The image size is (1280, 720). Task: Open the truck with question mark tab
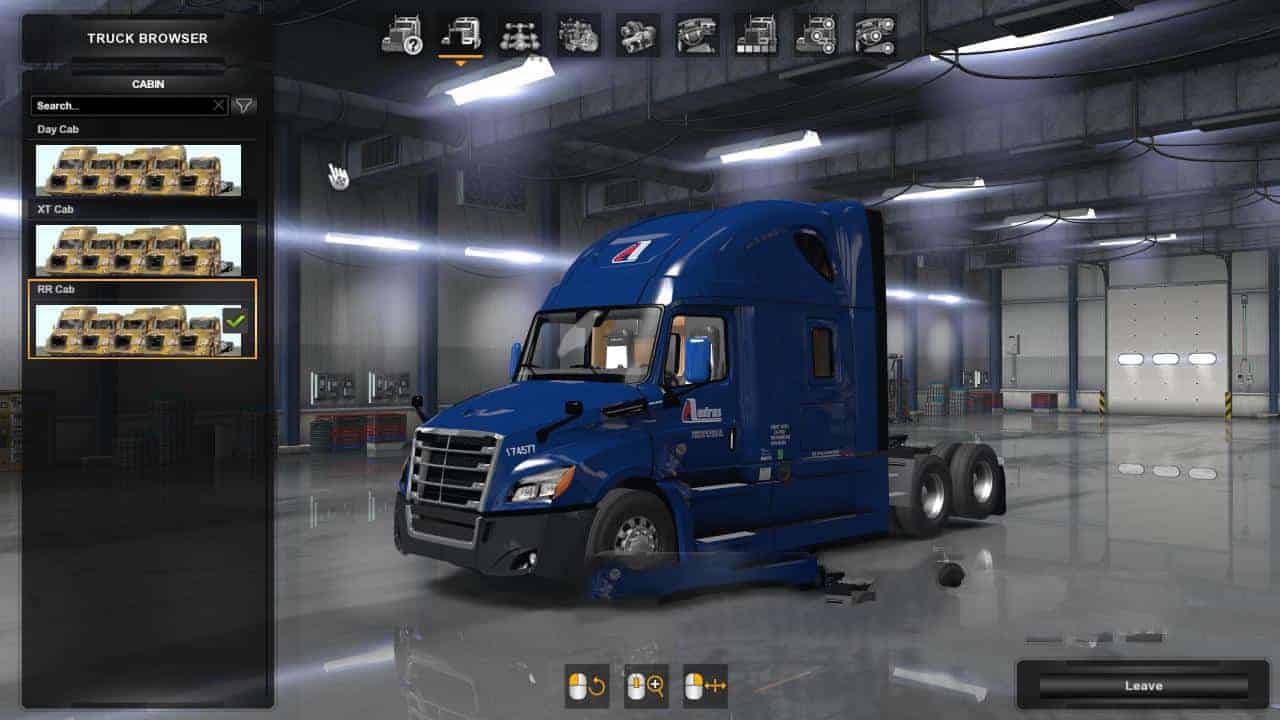click(x=401, y=35)
